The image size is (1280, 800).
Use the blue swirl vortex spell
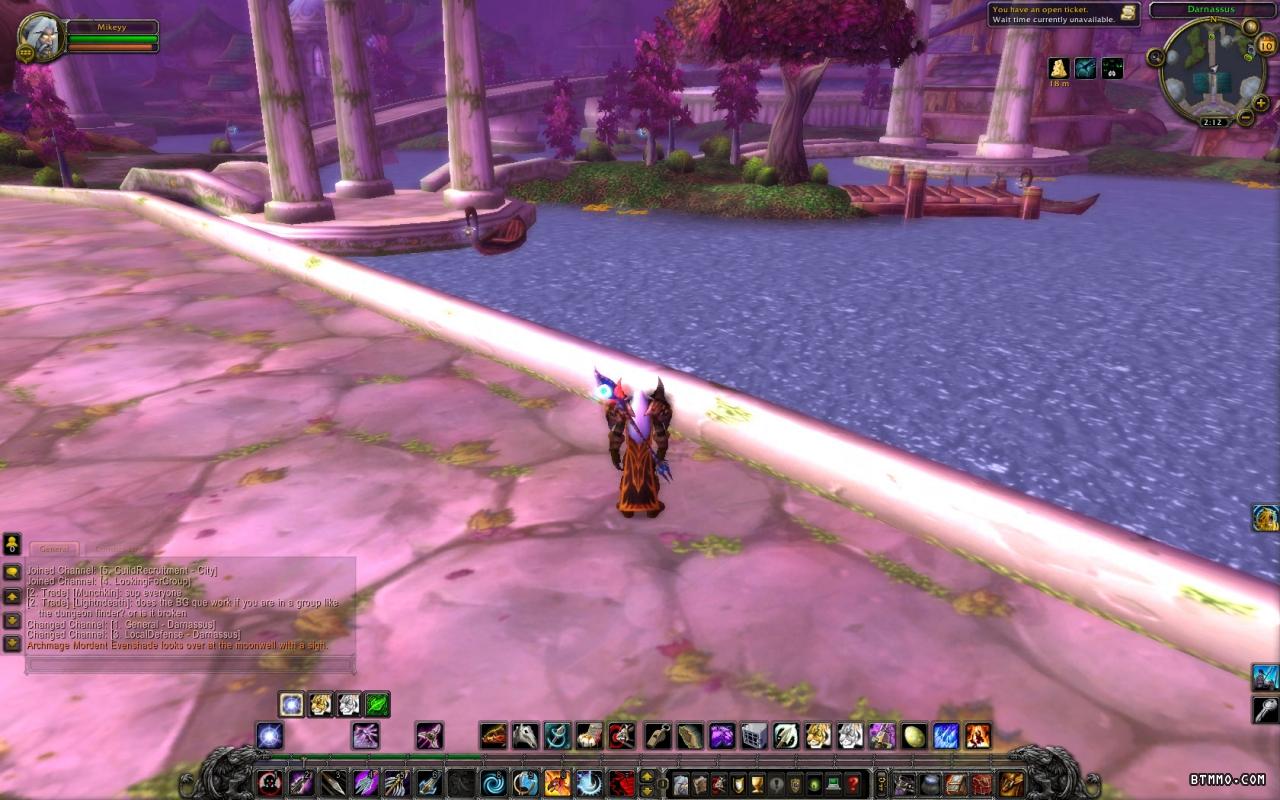[x=494, y=782]
